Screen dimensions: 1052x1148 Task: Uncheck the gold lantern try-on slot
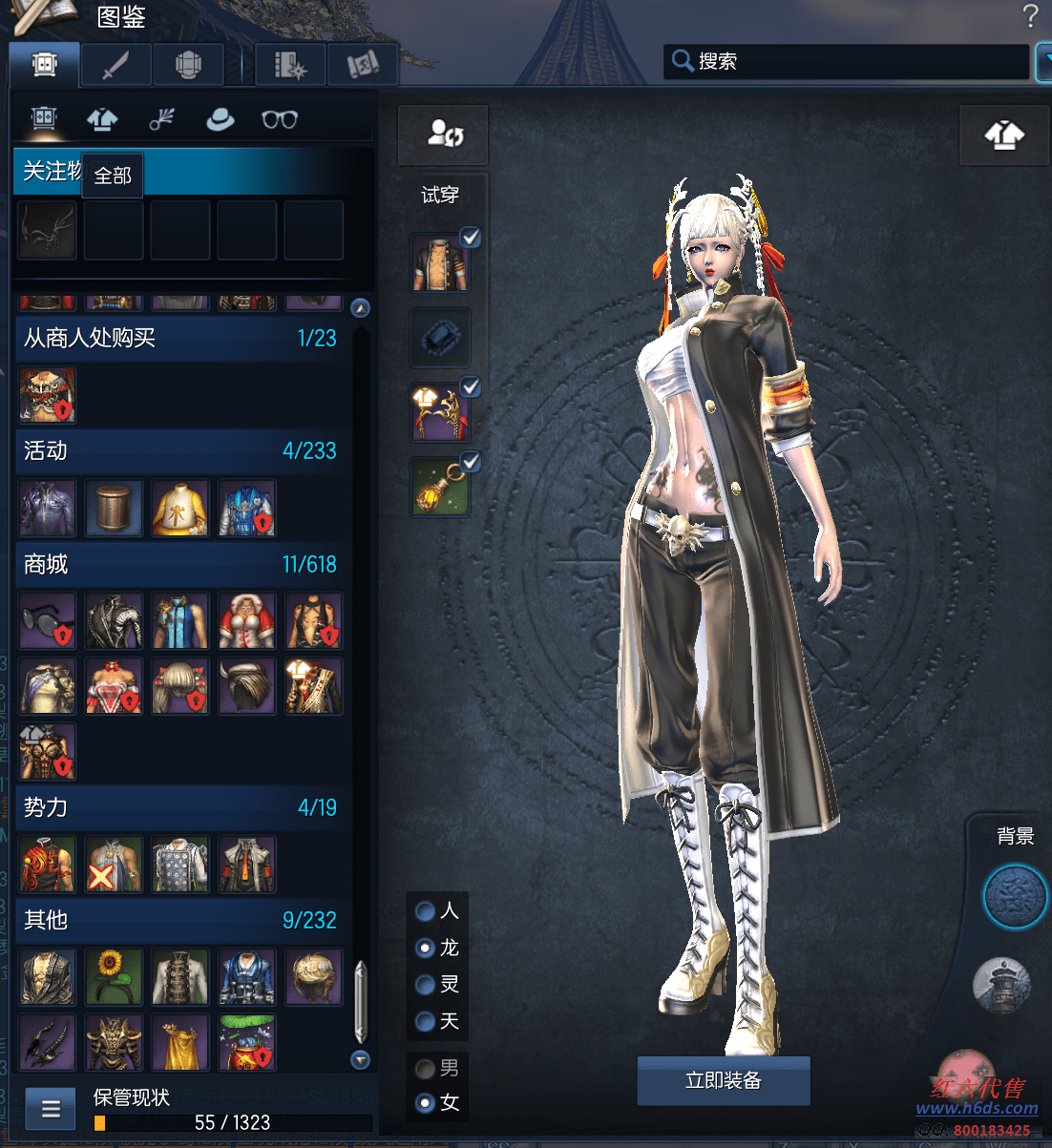tap(470, 463)
